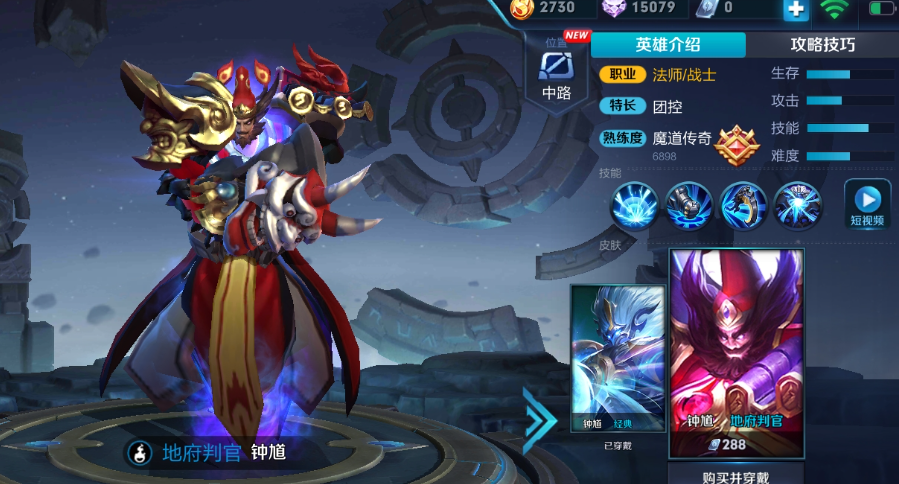Add currency with the blue plus button
Screen dimensions: 899x484
[x=796, y=9]
